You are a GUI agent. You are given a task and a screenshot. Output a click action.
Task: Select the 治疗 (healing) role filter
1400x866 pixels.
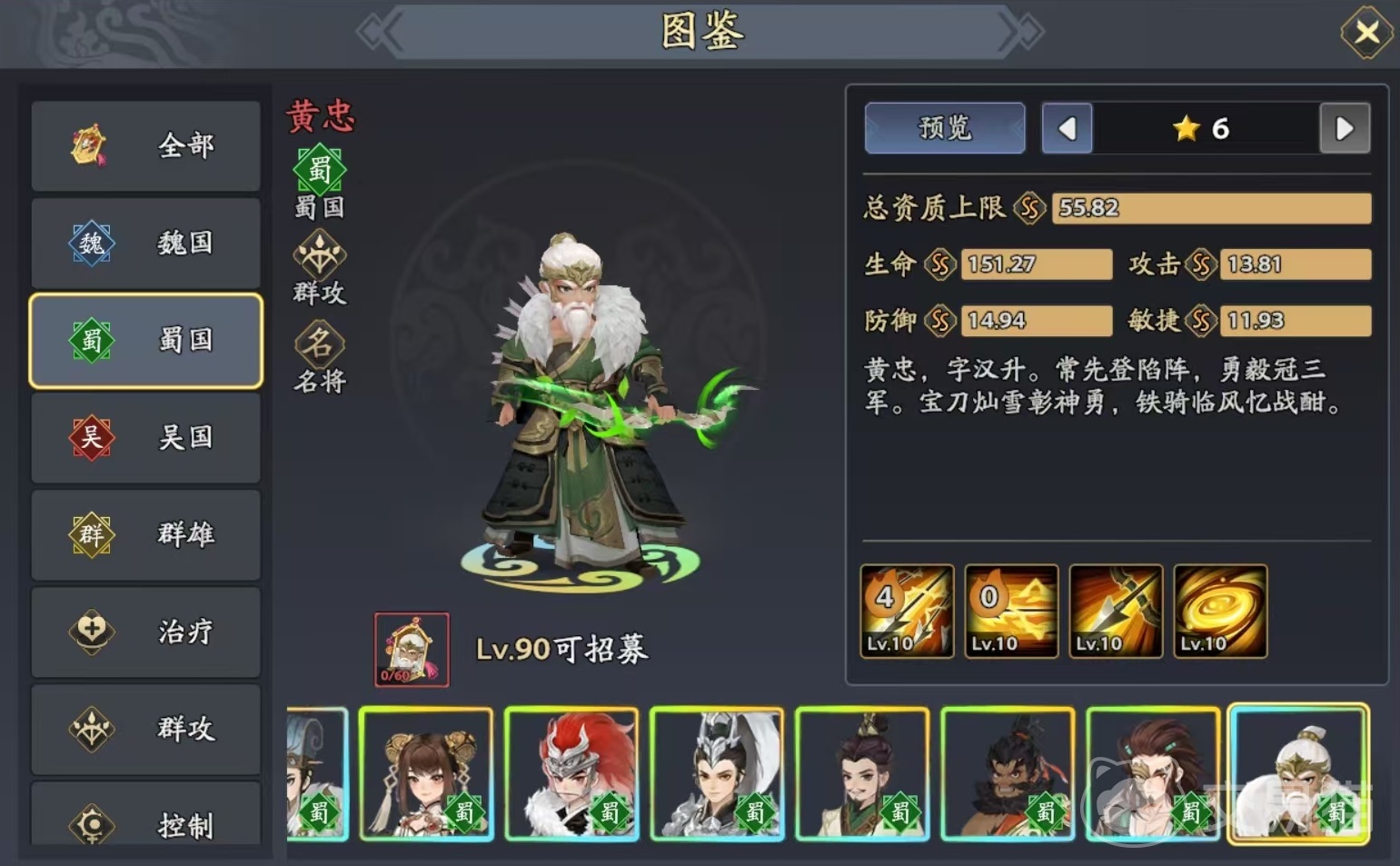pyautogui.click(x=145, y=632)
